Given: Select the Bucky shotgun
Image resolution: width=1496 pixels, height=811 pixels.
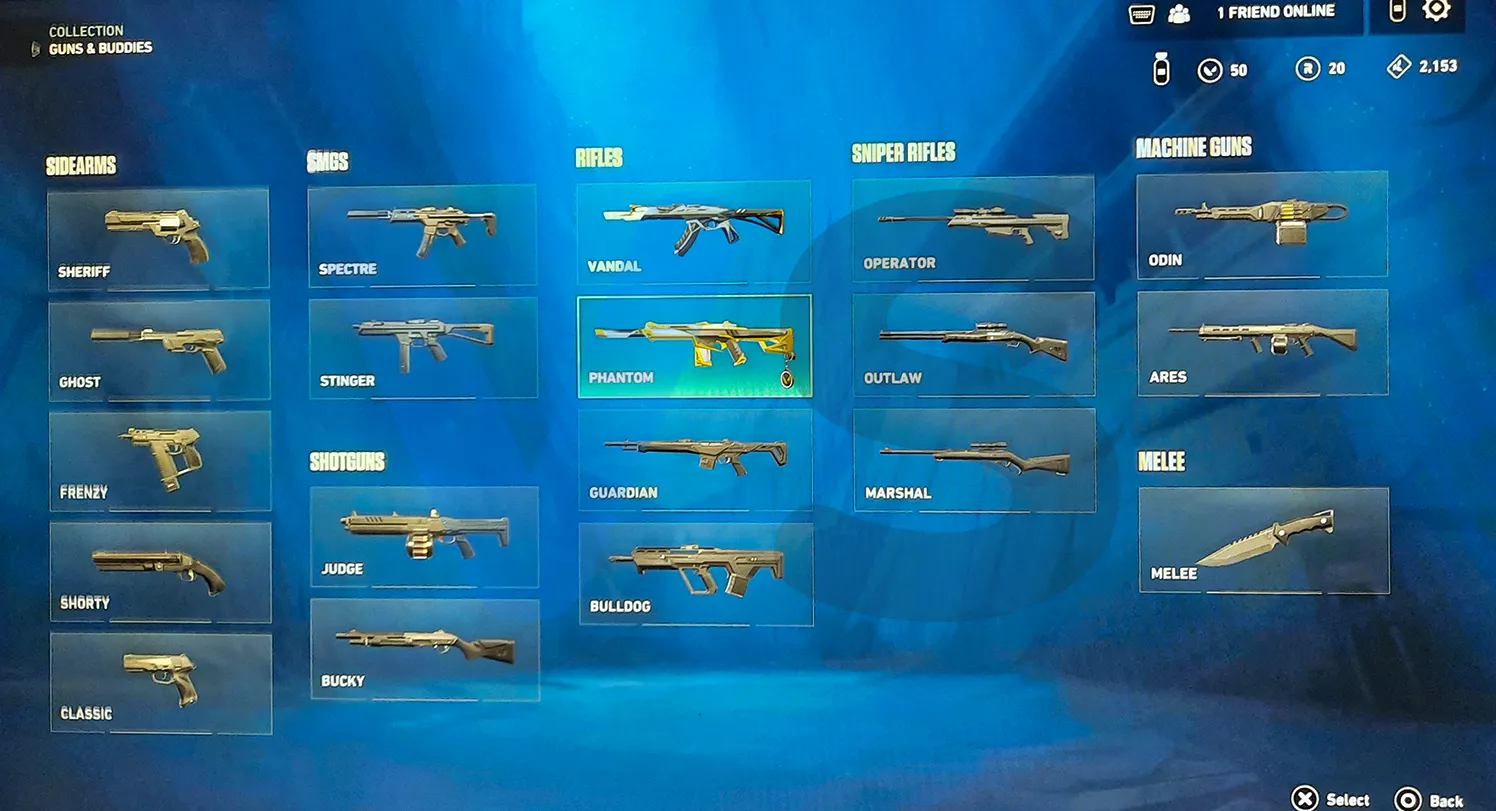Looking at the screenshot, I should (425, 649).
